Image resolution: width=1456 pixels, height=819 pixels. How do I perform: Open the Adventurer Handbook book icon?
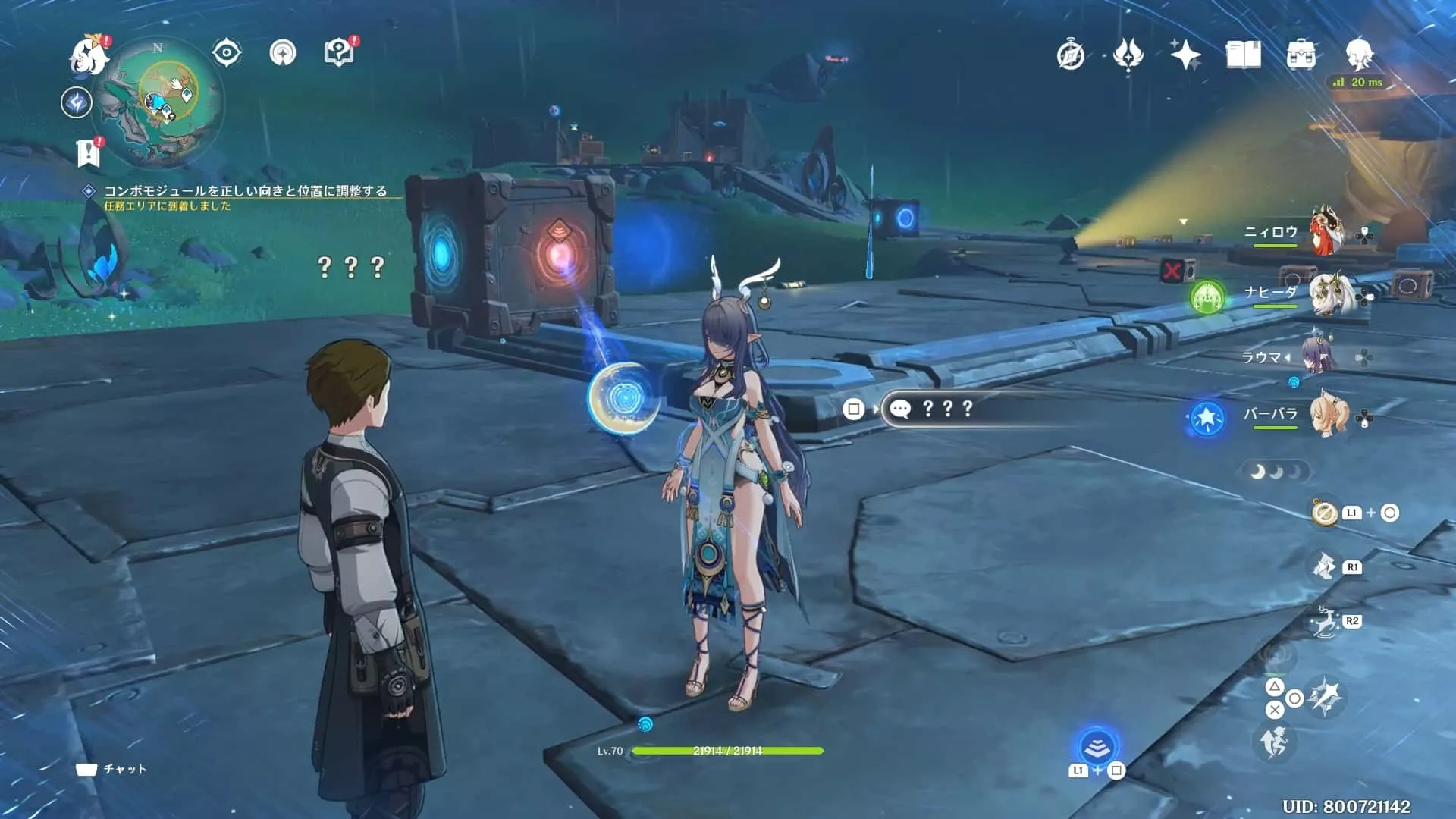(1243, 55)
